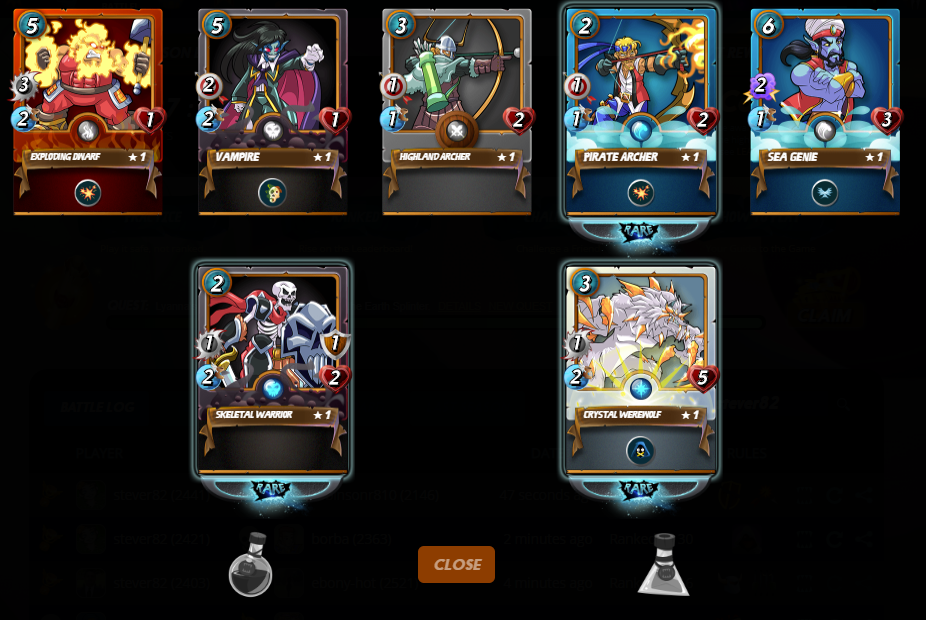Close the card reveal screen

pyautogui.click(x=456, y=564)
